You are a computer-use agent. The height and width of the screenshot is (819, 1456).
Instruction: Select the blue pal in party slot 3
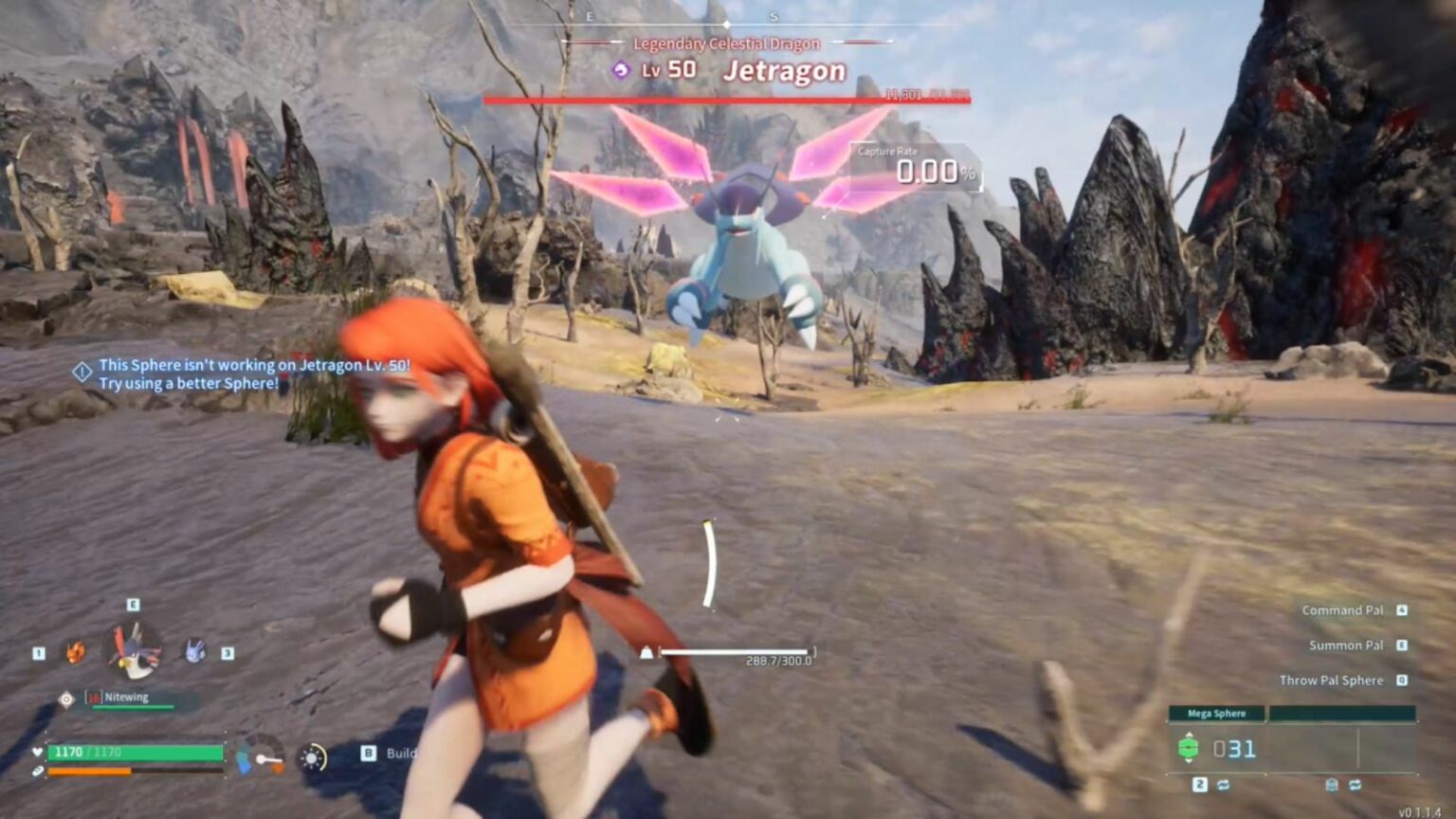coord(194,652)
